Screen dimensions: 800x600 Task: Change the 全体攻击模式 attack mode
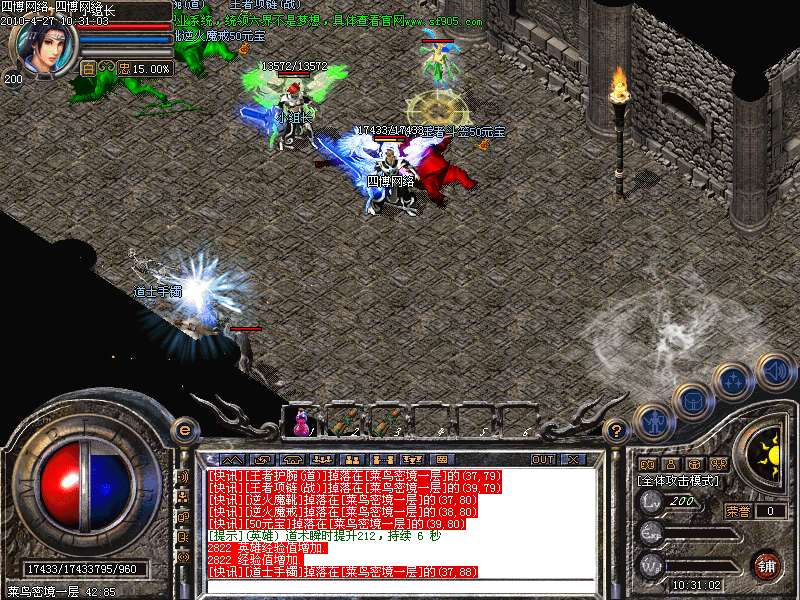click(x=680, y=481)
